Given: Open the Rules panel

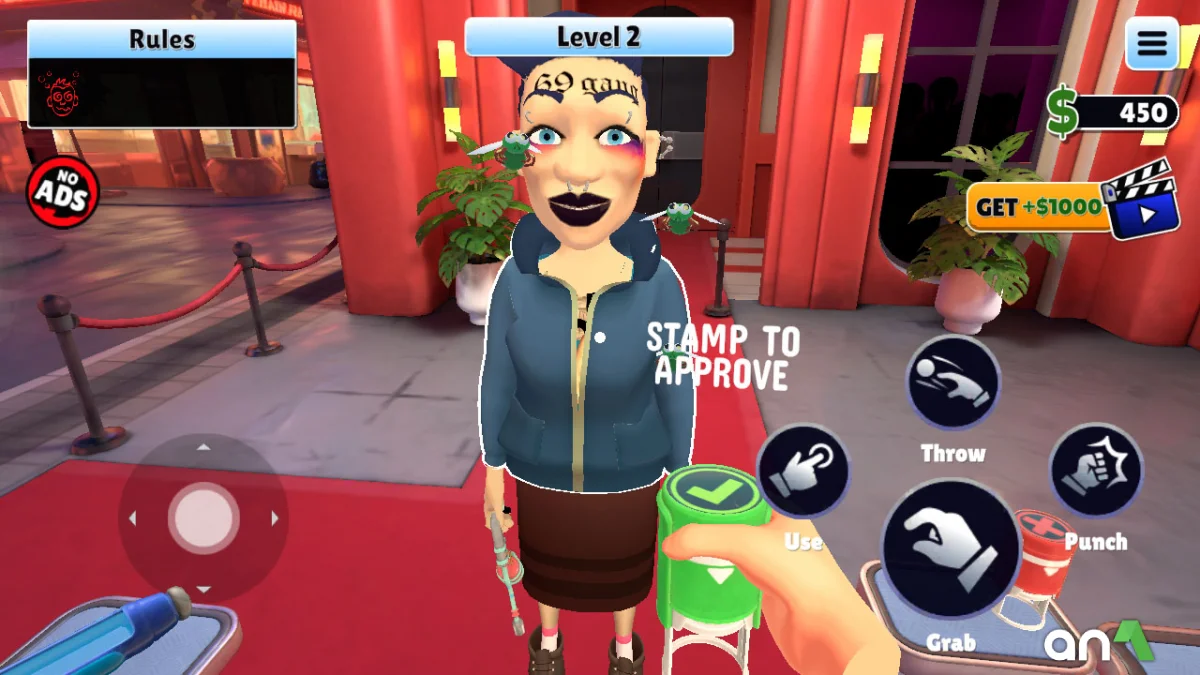Looking at the screenshot, I should click(x=162, y=75).
